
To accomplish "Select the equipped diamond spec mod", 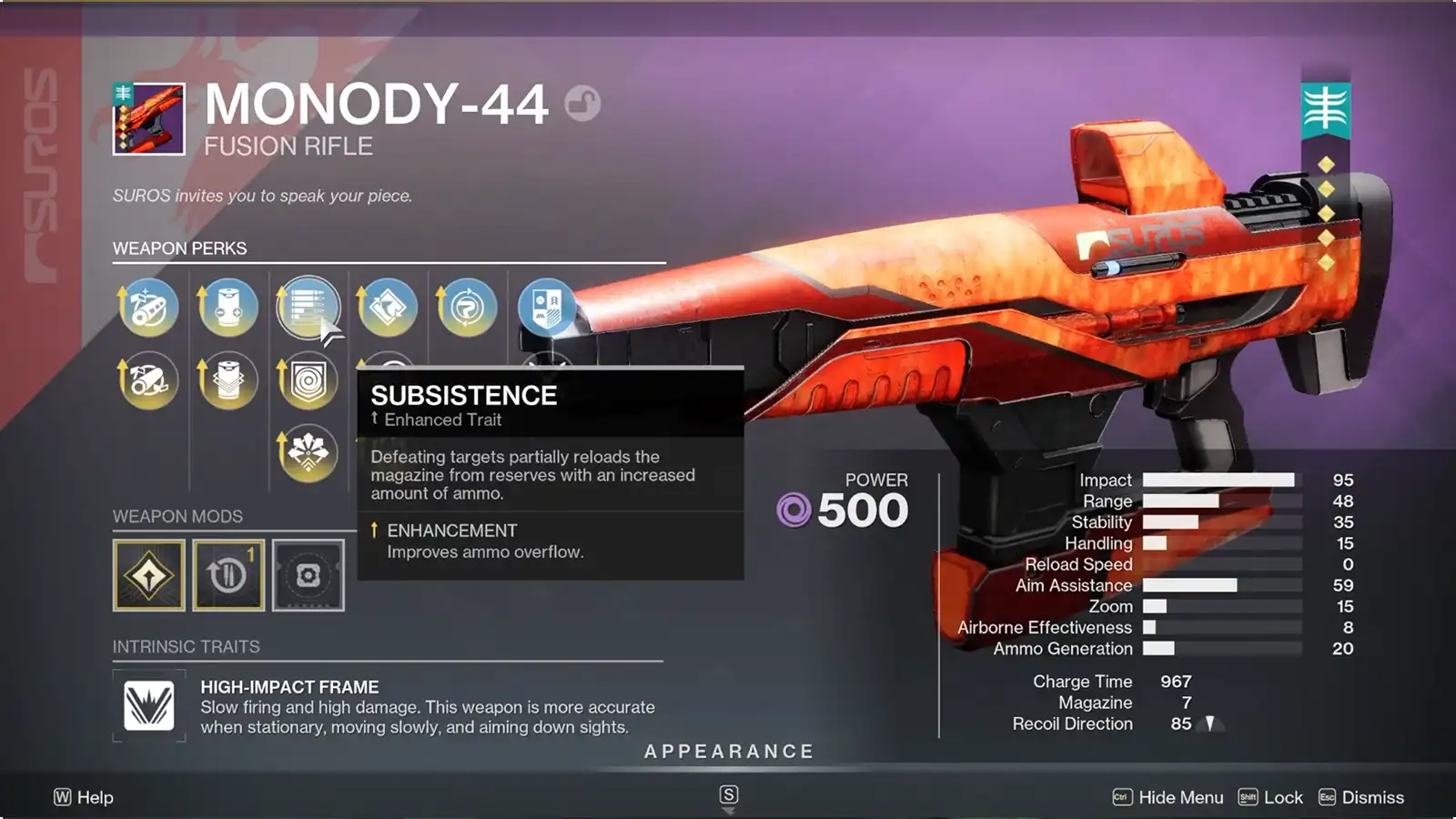I will coord(147,573).
